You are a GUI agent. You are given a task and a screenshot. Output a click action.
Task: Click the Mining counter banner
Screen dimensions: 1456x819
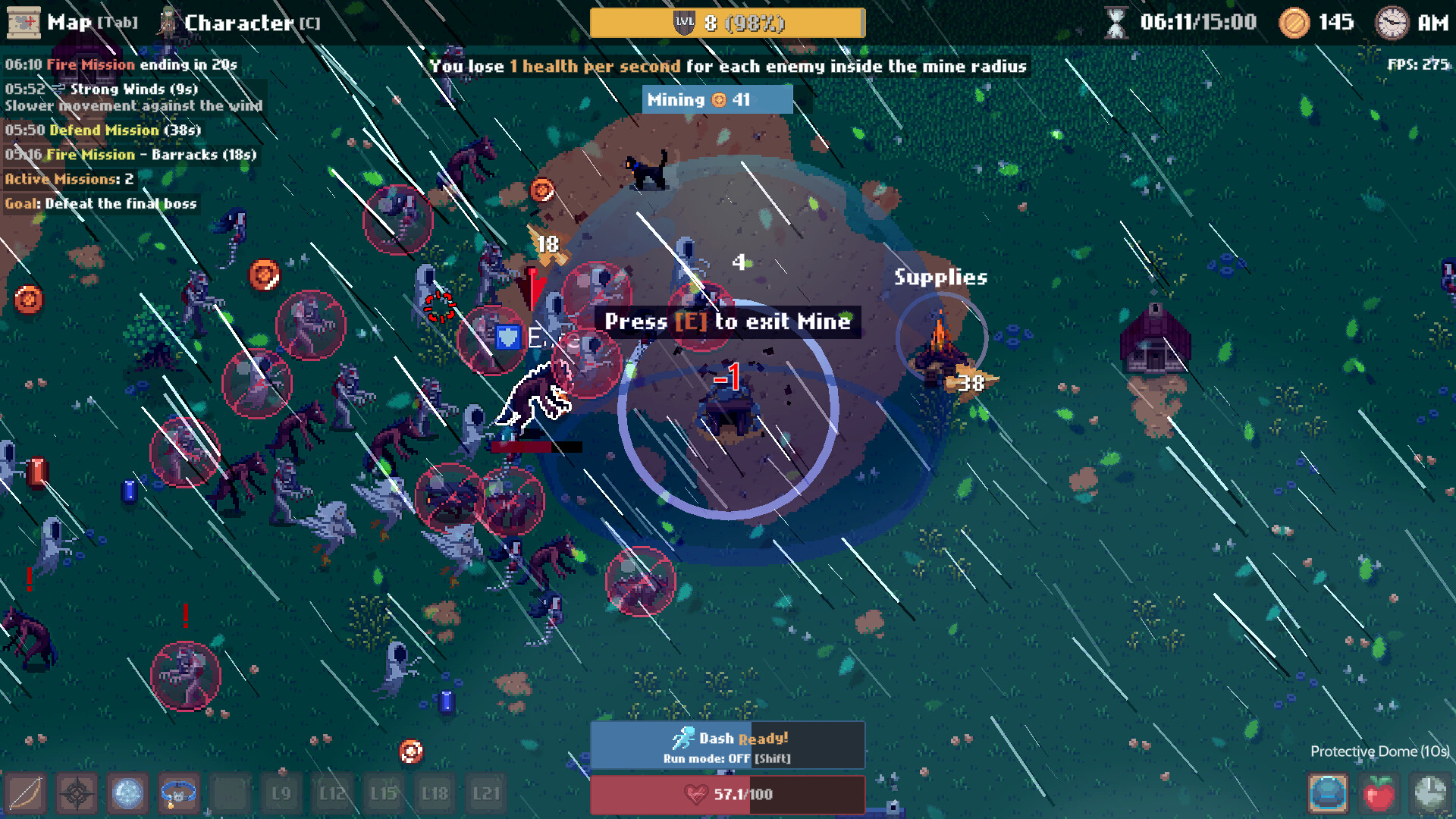(717, 99)
